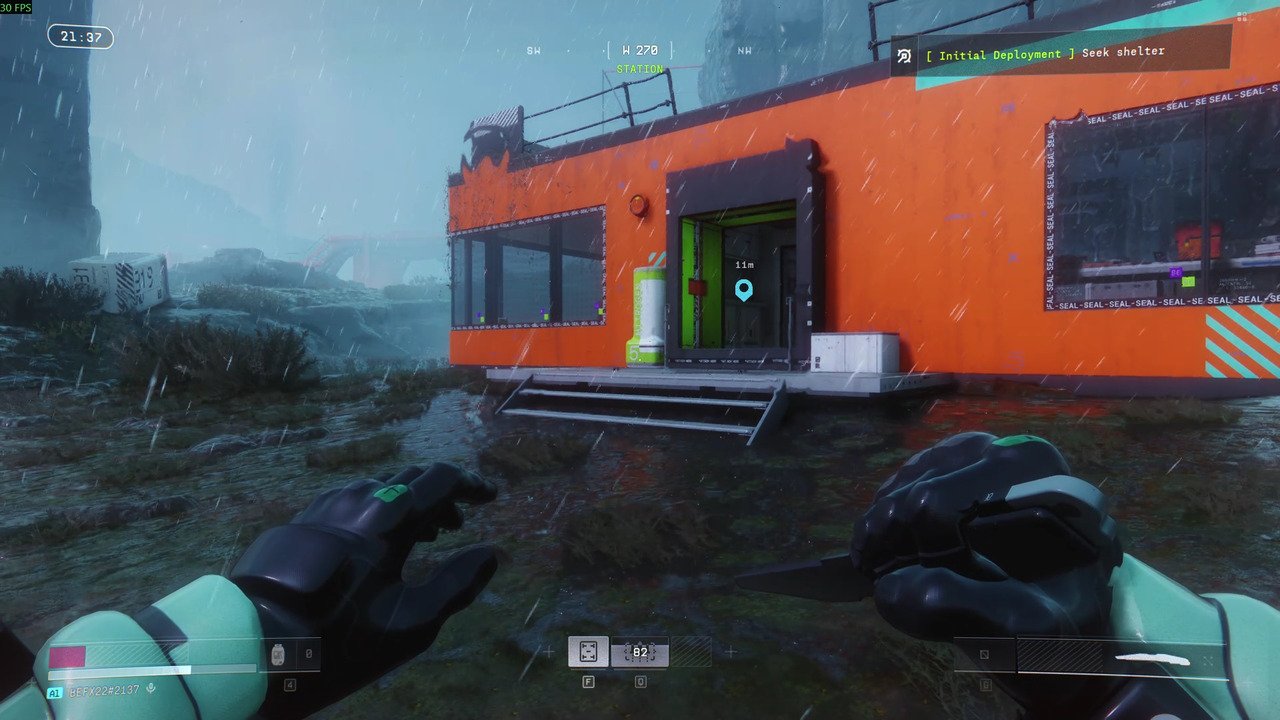Click the compass heading W 270
The width and height of the screenshot is (1280, 720).
(x=640, y=50)
